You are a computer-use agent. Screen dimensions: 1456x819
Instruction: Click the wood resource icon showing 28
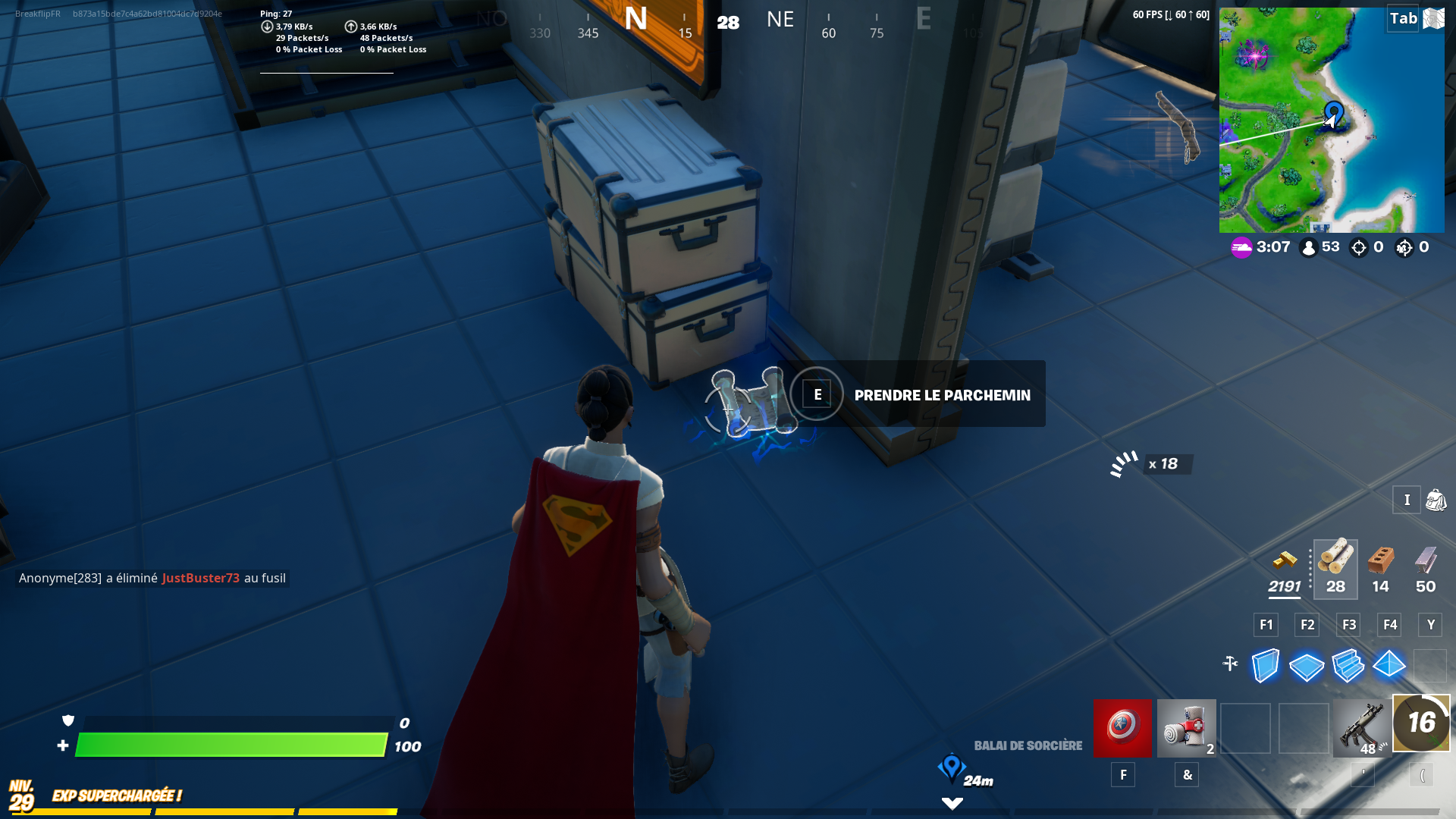pyautogui.click(x=1335, y=565)
